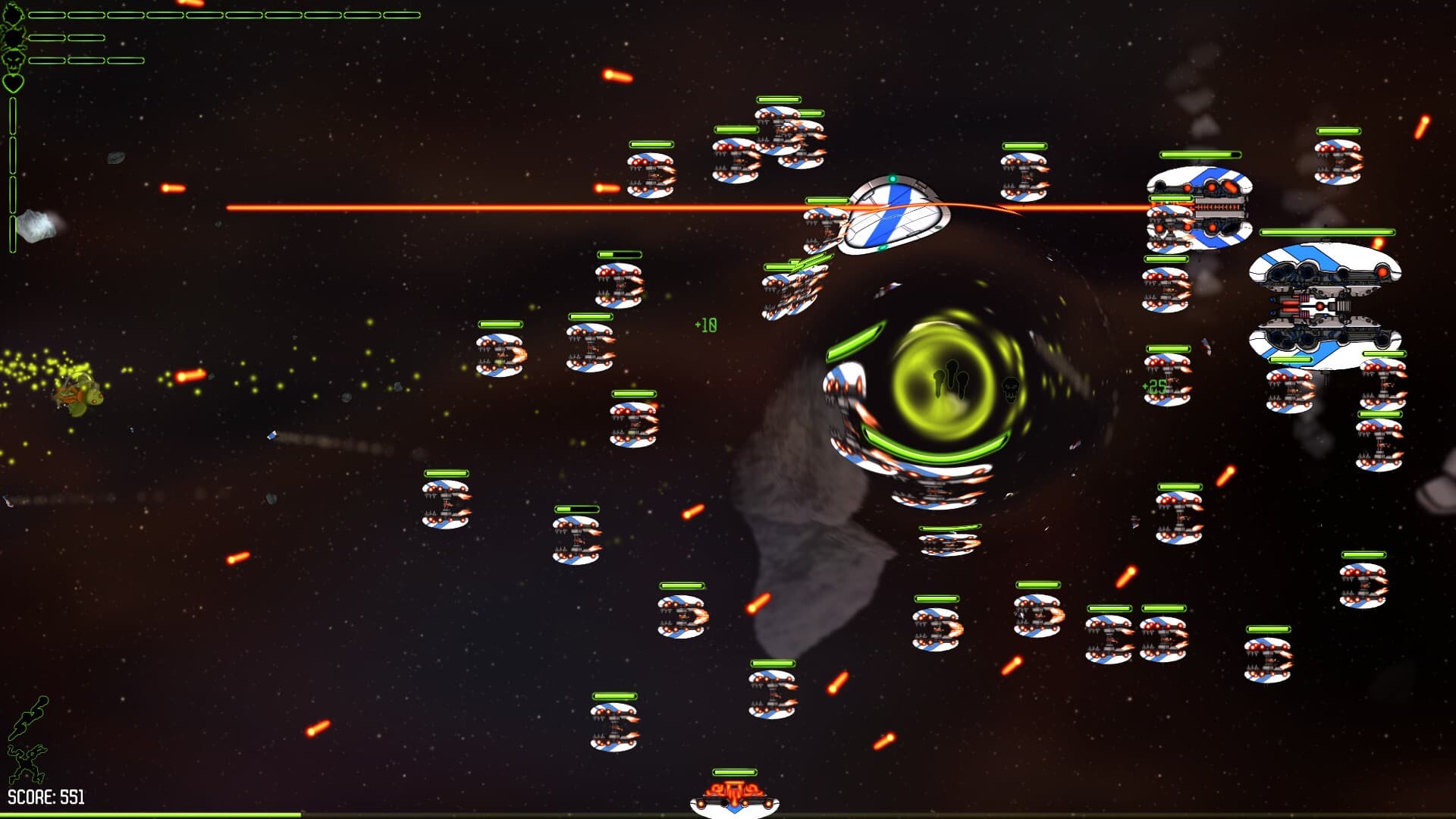Select the green skull icon
Image resolution: width=1456 pixels, height=819 pixels.
click(13, 59)
